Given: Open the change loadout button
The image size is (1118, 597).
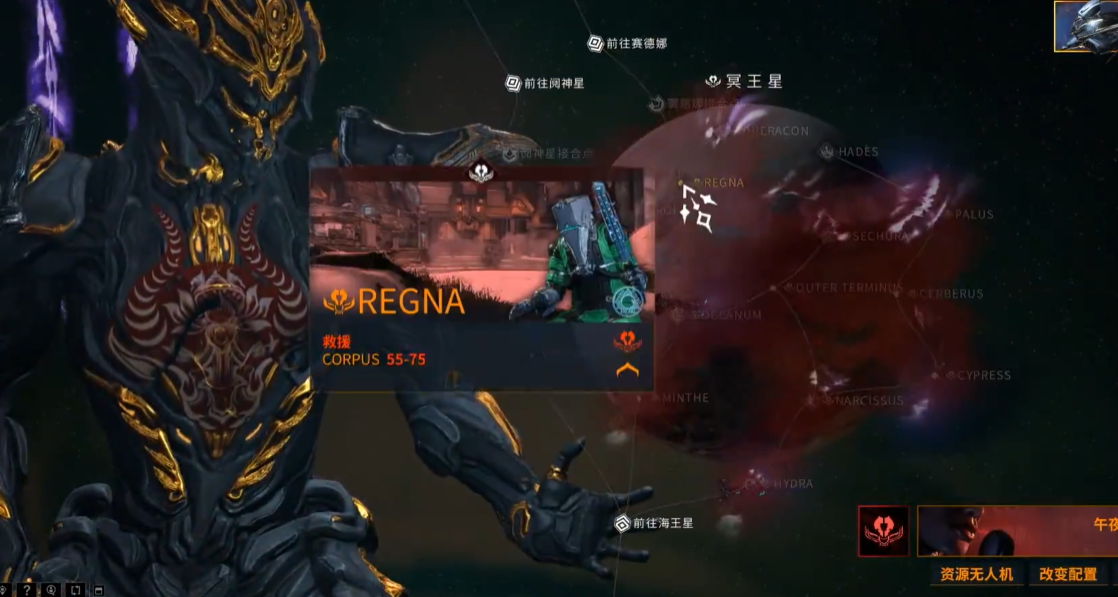Looking at the screenshot, I should [x=1067, y=574].
